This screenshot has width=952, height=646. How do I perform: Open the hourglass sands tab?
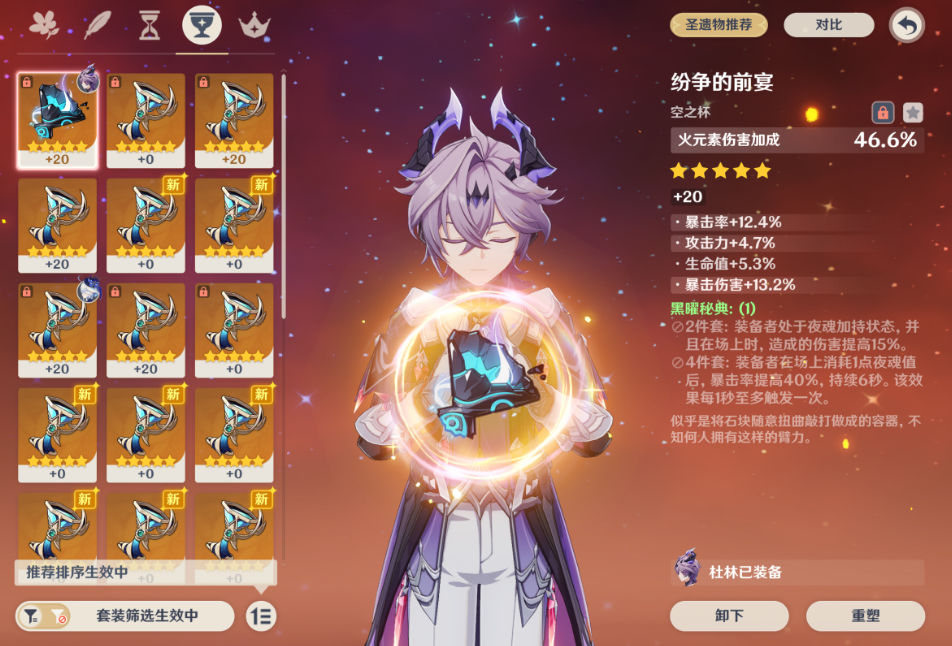(x=149, y=25)
